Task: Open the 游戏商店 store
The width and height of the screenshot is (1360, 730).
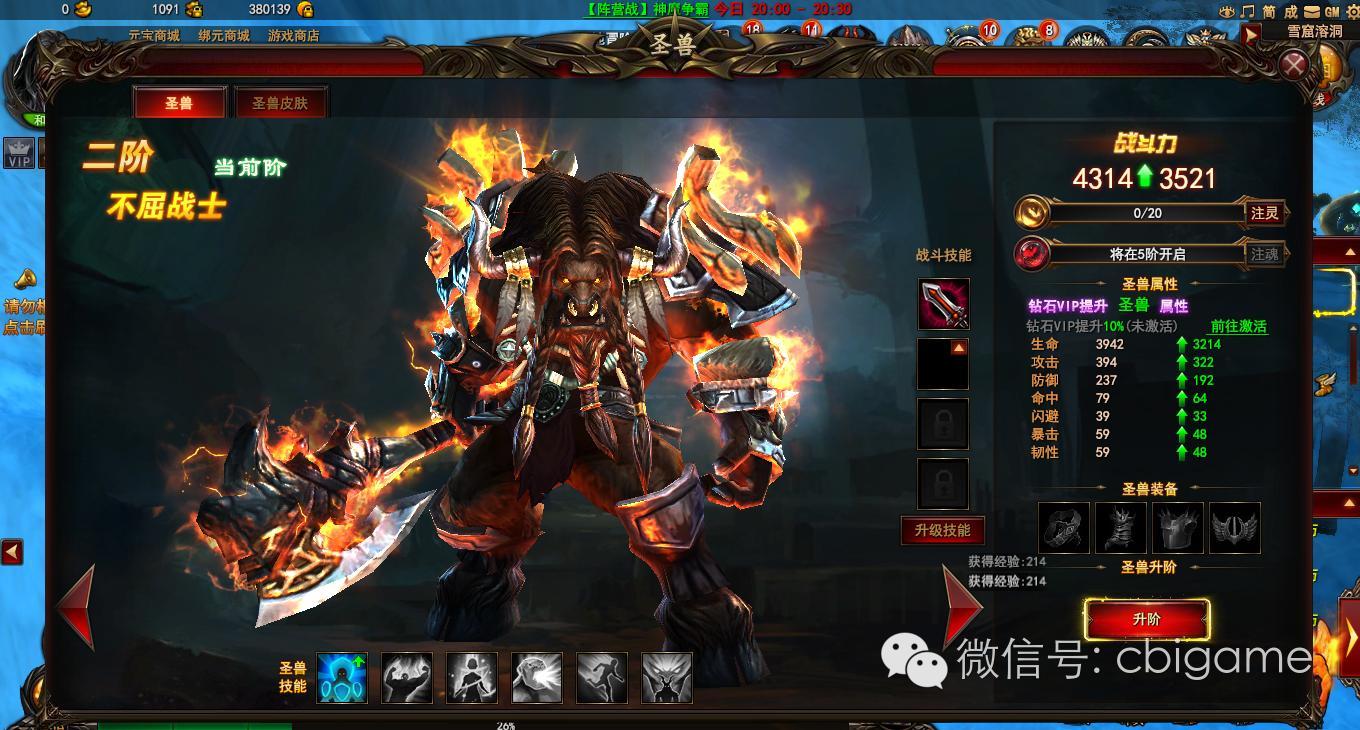Action: pyautogui.click(x=294, y=35)
